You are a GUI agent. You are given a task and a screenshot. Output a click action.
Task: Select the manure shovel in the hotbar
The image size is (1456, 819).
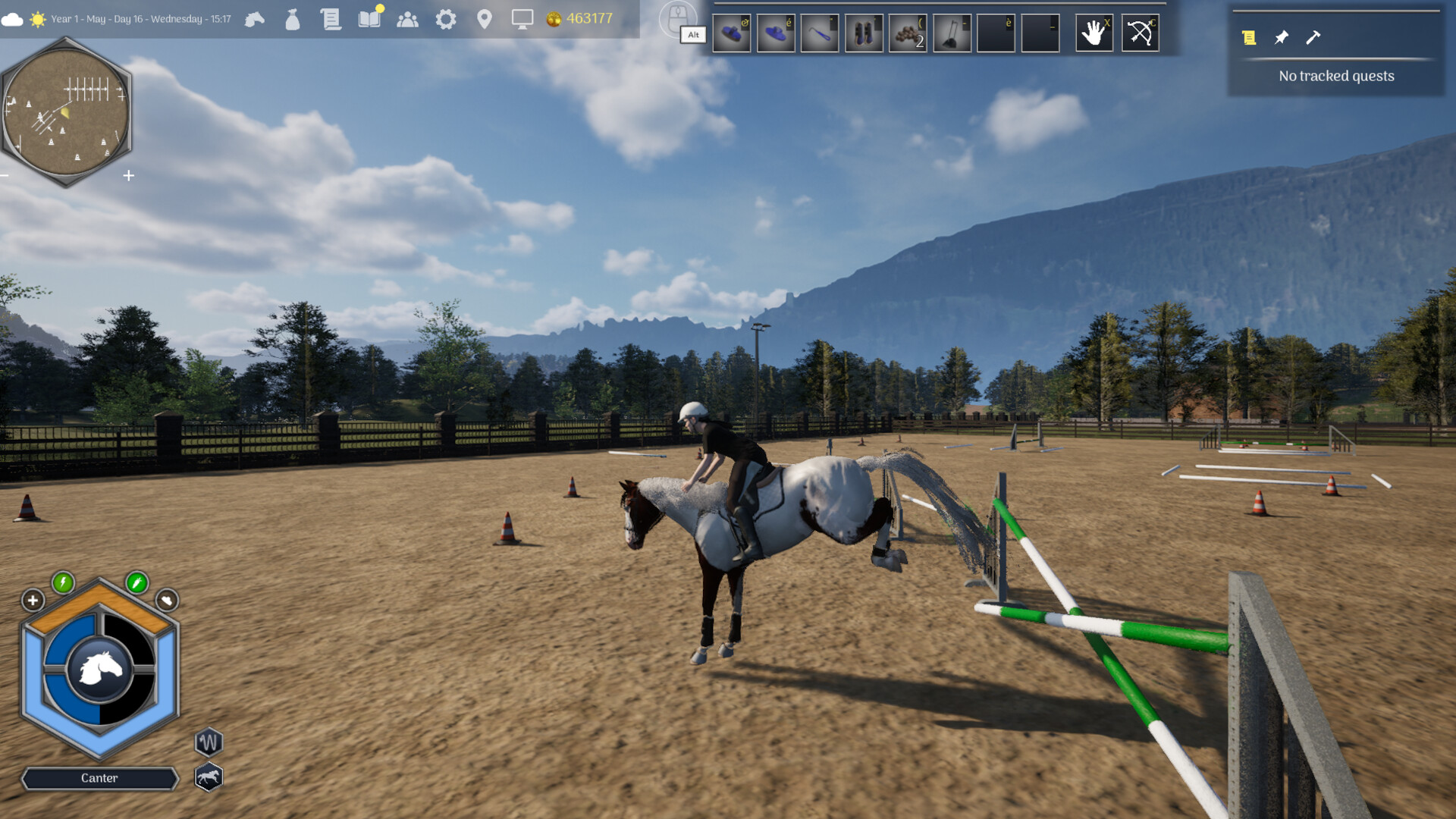click(952, 32)
